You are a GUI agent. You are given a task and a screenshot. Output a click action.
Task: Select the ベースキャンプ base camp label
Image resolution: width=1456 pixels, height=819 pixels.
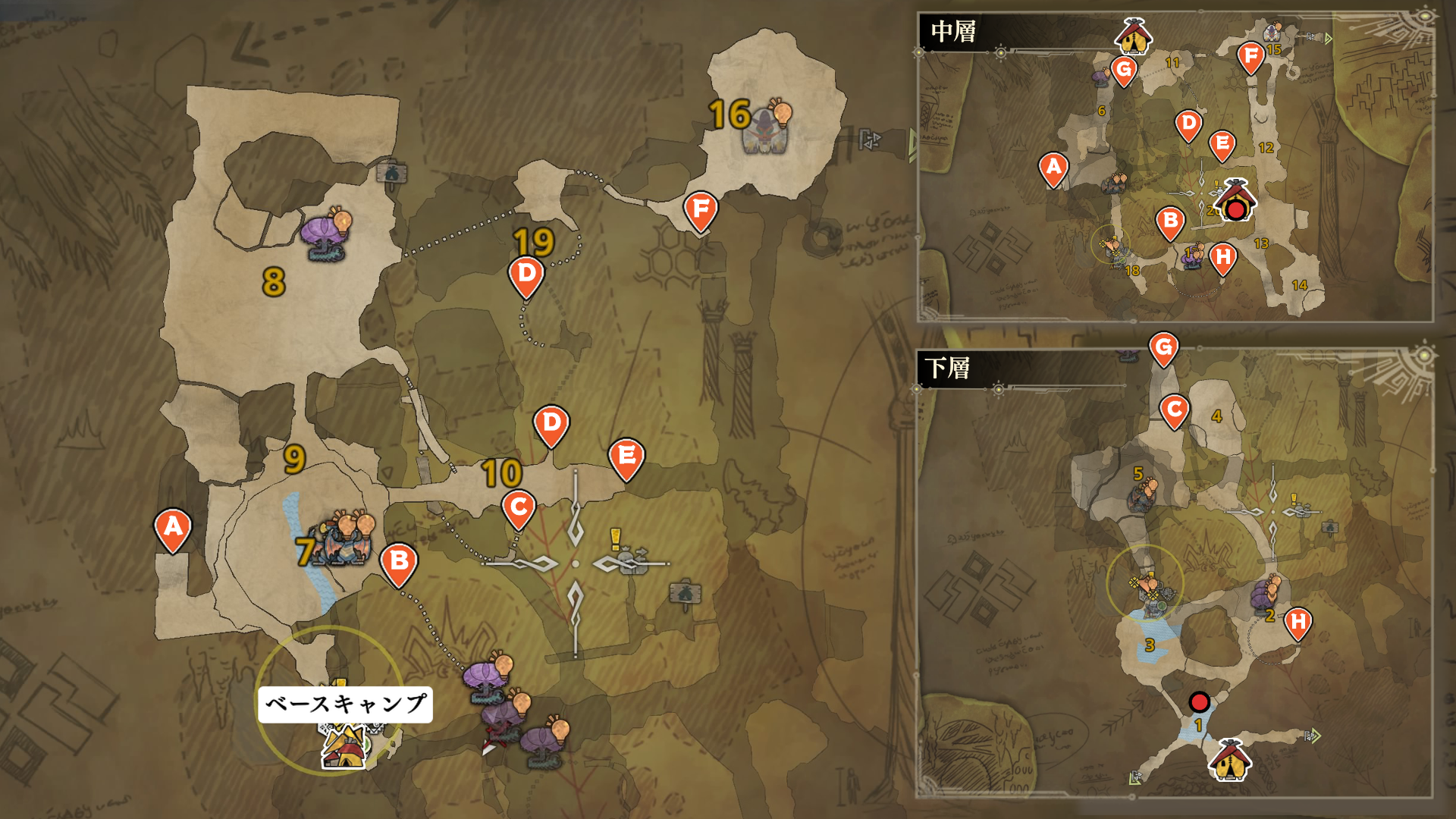345,704
